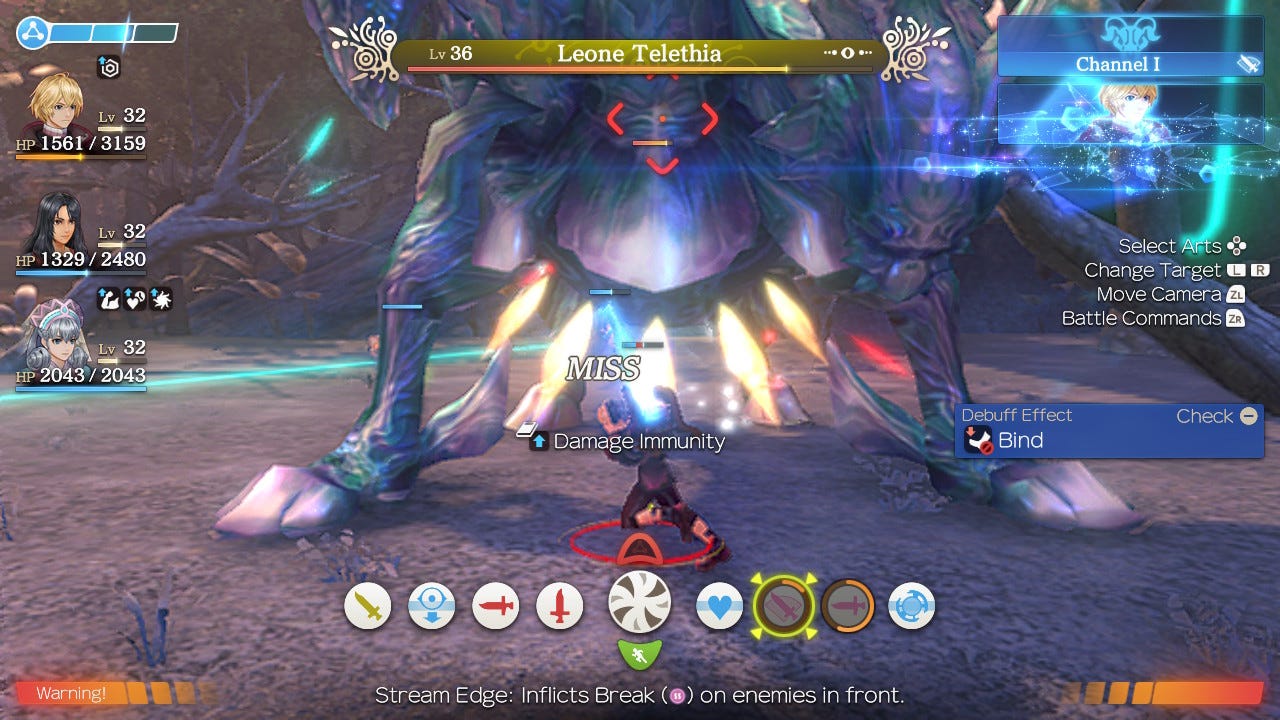Choose the red upright sword art

tap(560, 606)
